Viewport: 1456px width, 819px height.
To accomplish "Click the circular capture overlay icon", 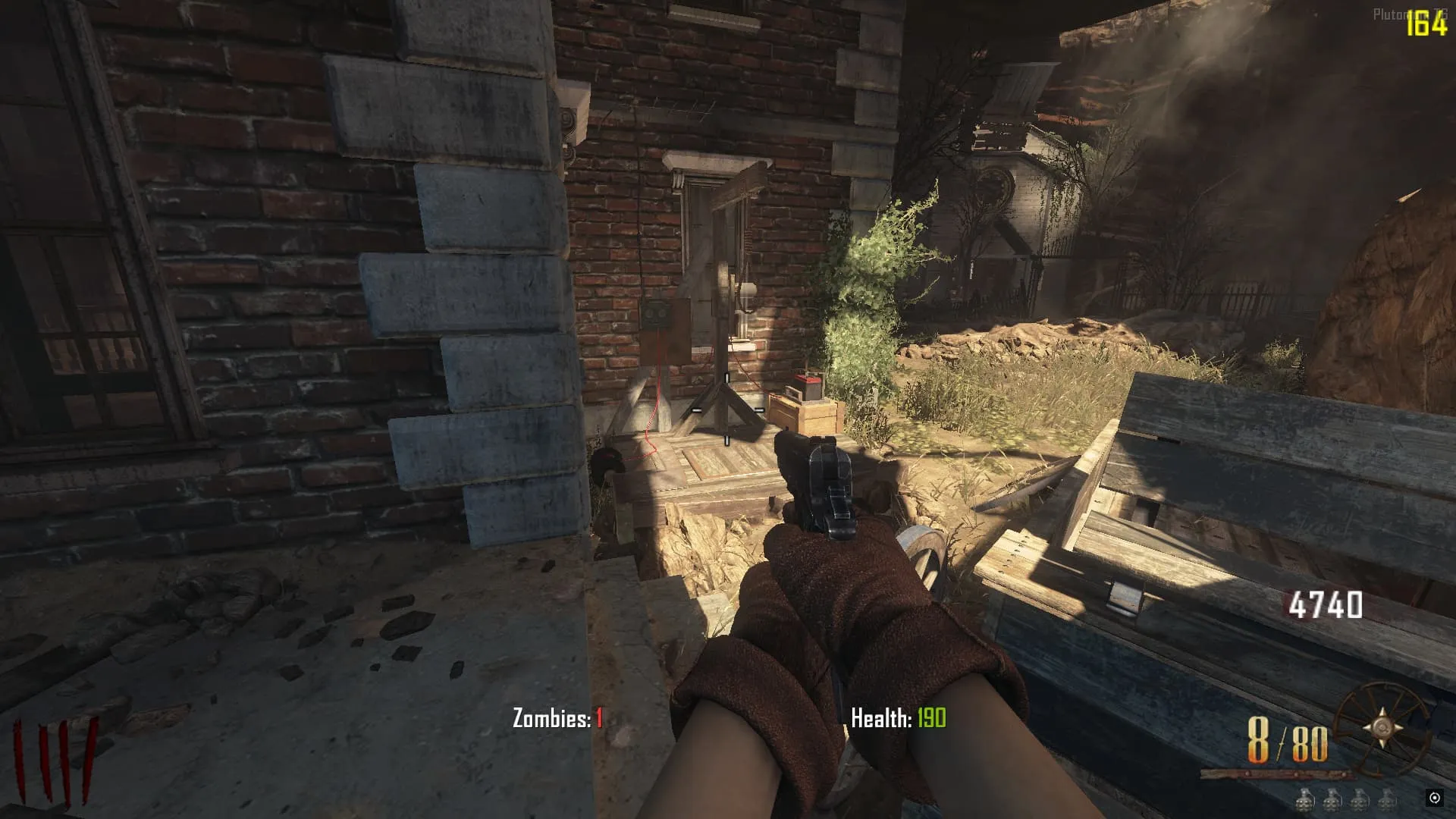I will point(1434,798).
